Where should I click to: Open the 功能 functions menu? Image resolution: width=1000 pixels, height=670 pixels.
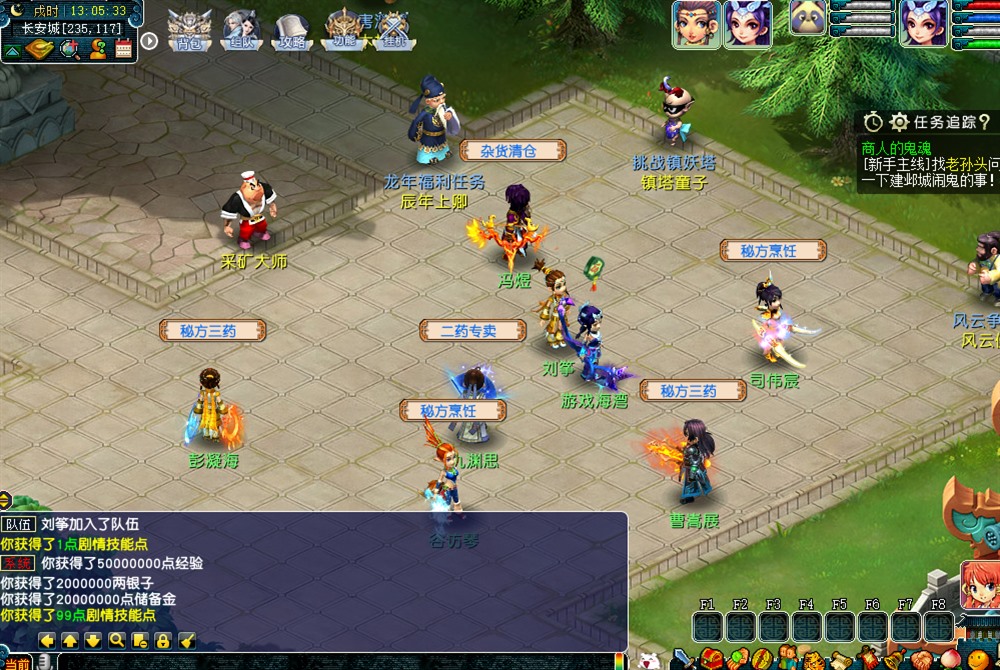click(344, 30)
